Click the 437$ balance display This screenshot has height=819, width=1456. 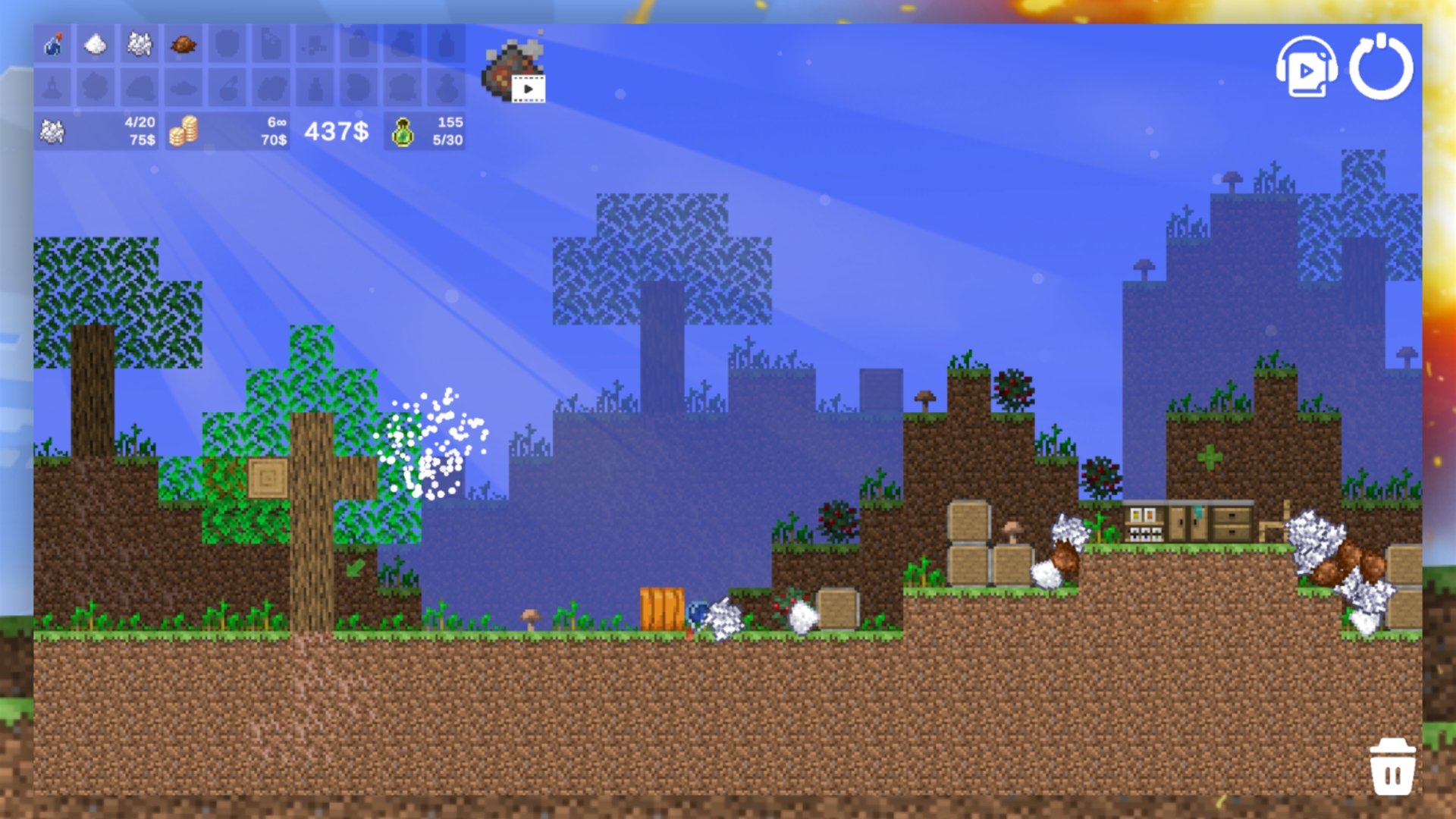click(x=336, y=133)
